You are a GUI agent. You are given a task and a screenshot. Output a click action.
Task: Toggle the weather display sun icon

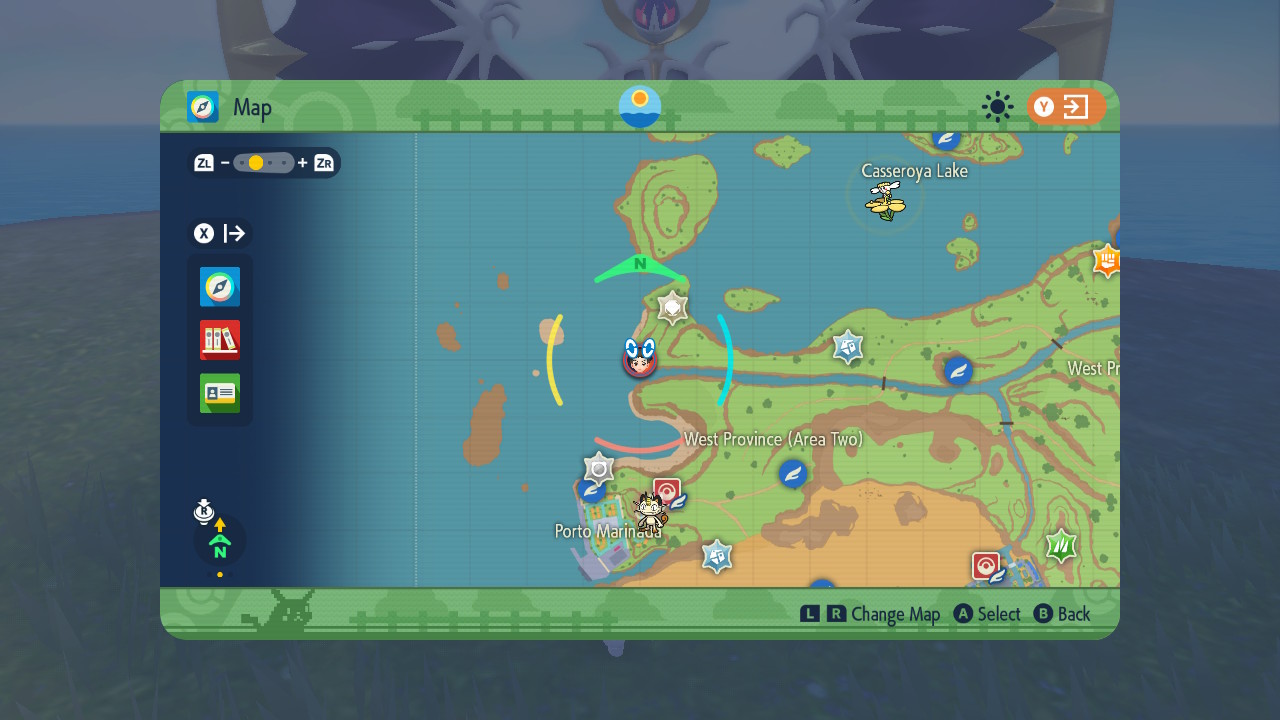click(996, 107)
